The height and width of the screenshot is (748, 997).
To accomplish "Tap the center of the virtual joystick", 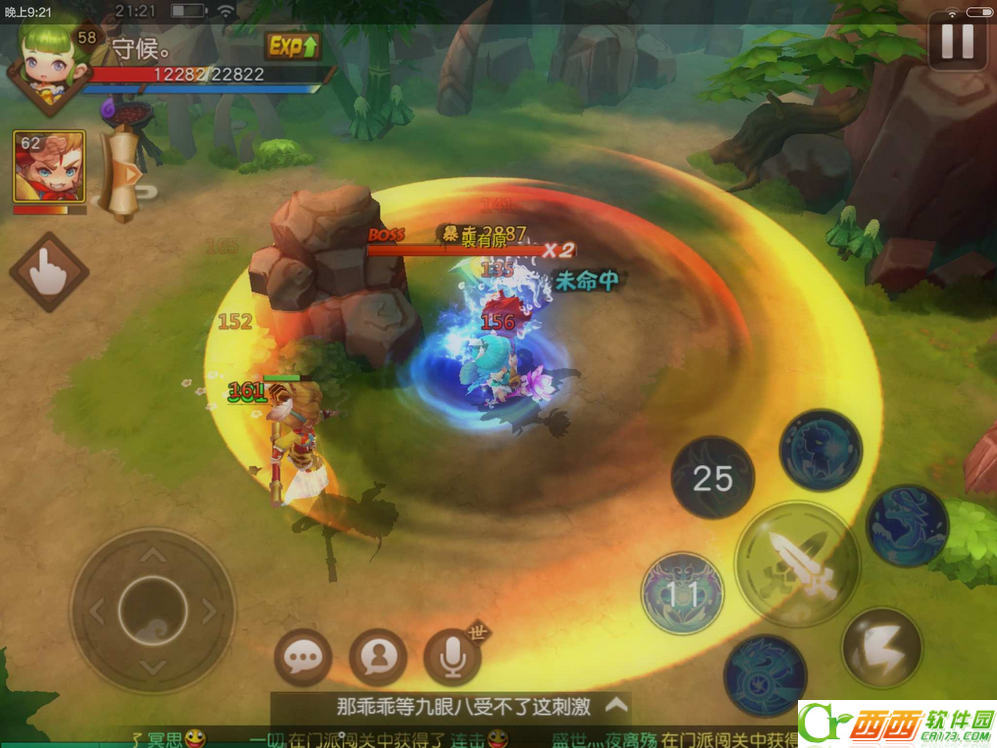I will point(152,610).
